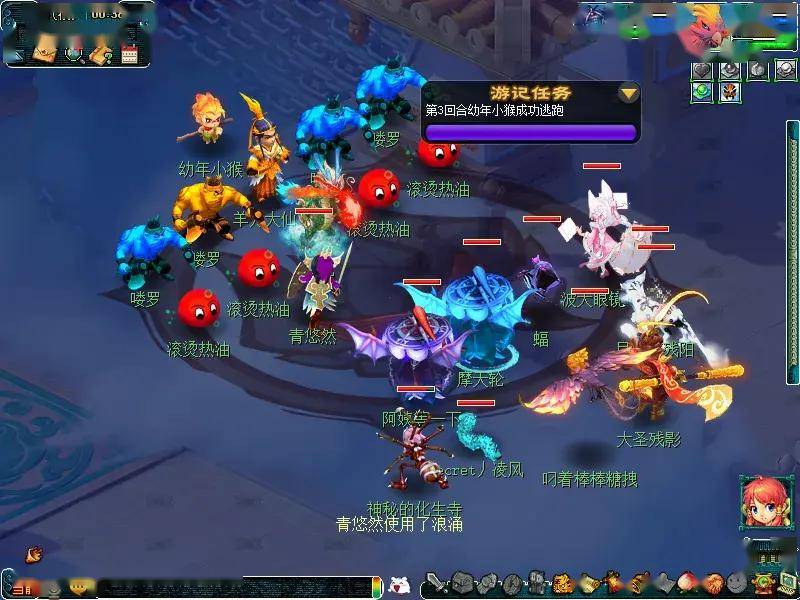
Task: Click the white pet face icon
Action: [x=398, y=584]
